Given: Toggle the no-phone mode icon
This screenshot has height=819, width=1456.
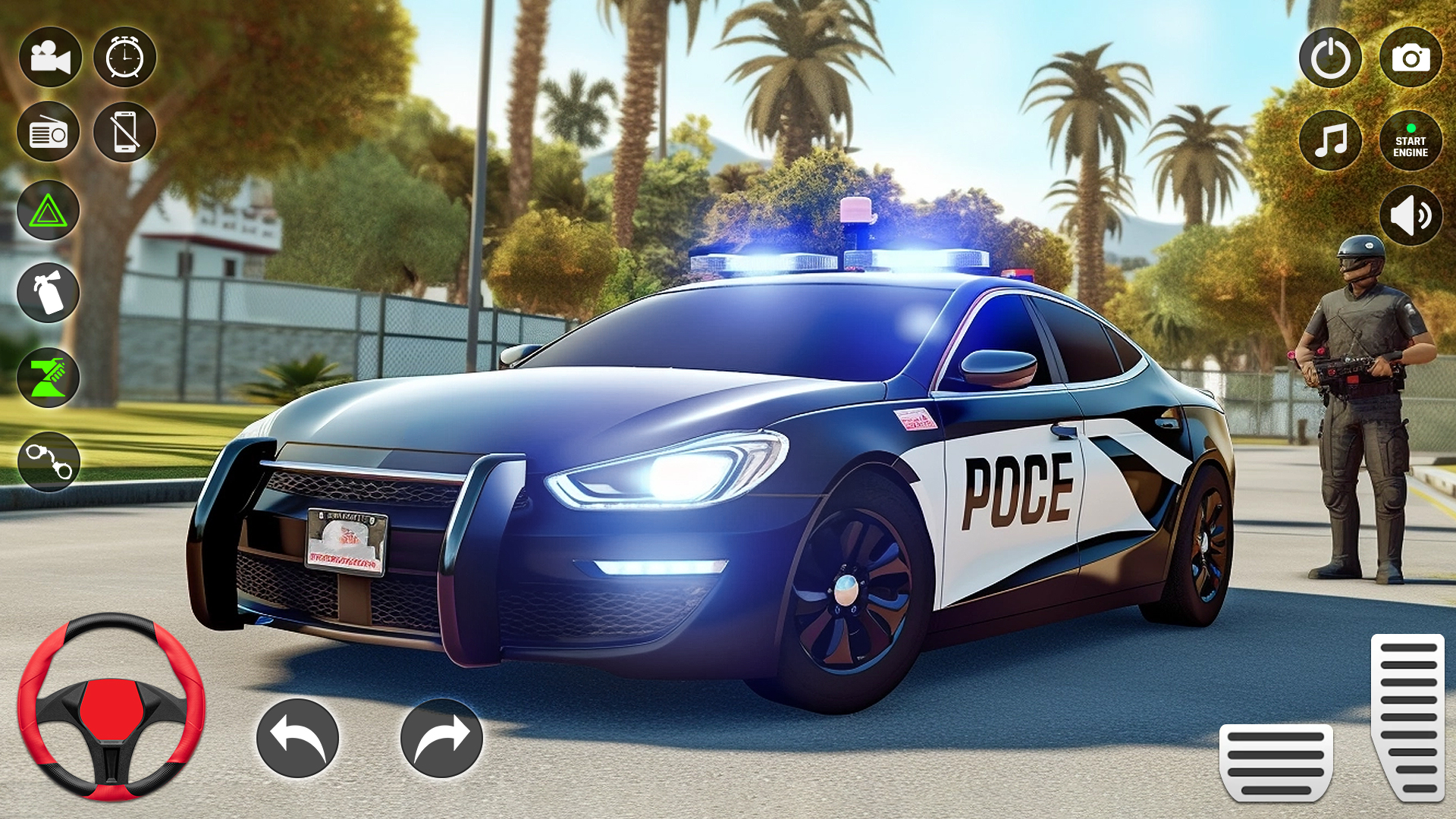Looking at the screenshot, I should pos(126,132).
